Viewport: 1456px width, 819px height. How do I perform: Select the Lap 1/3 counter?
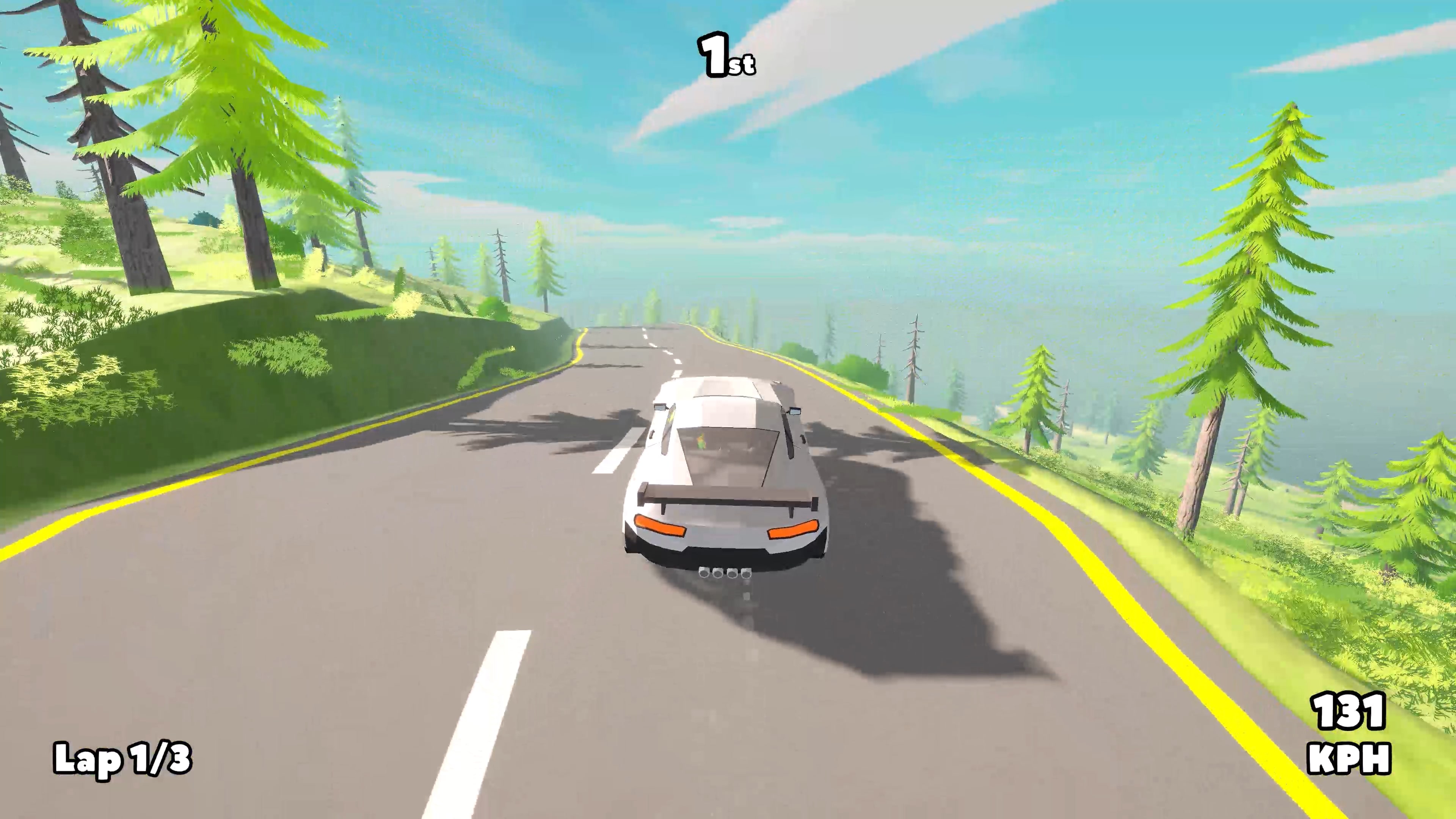click(x=123, y=760)
